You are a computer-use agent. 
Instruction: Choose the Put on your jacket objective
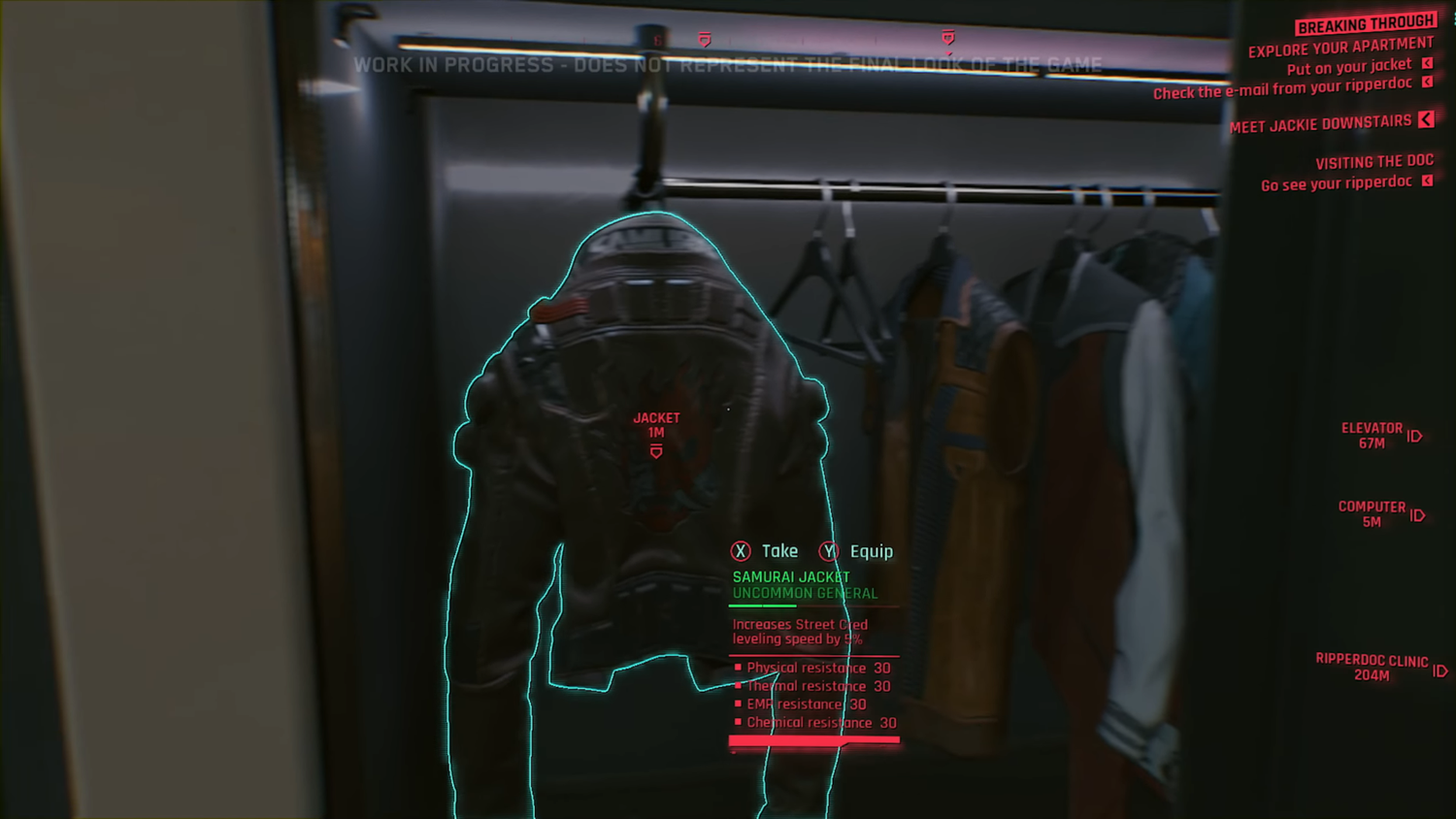[x=1348, y=67]
